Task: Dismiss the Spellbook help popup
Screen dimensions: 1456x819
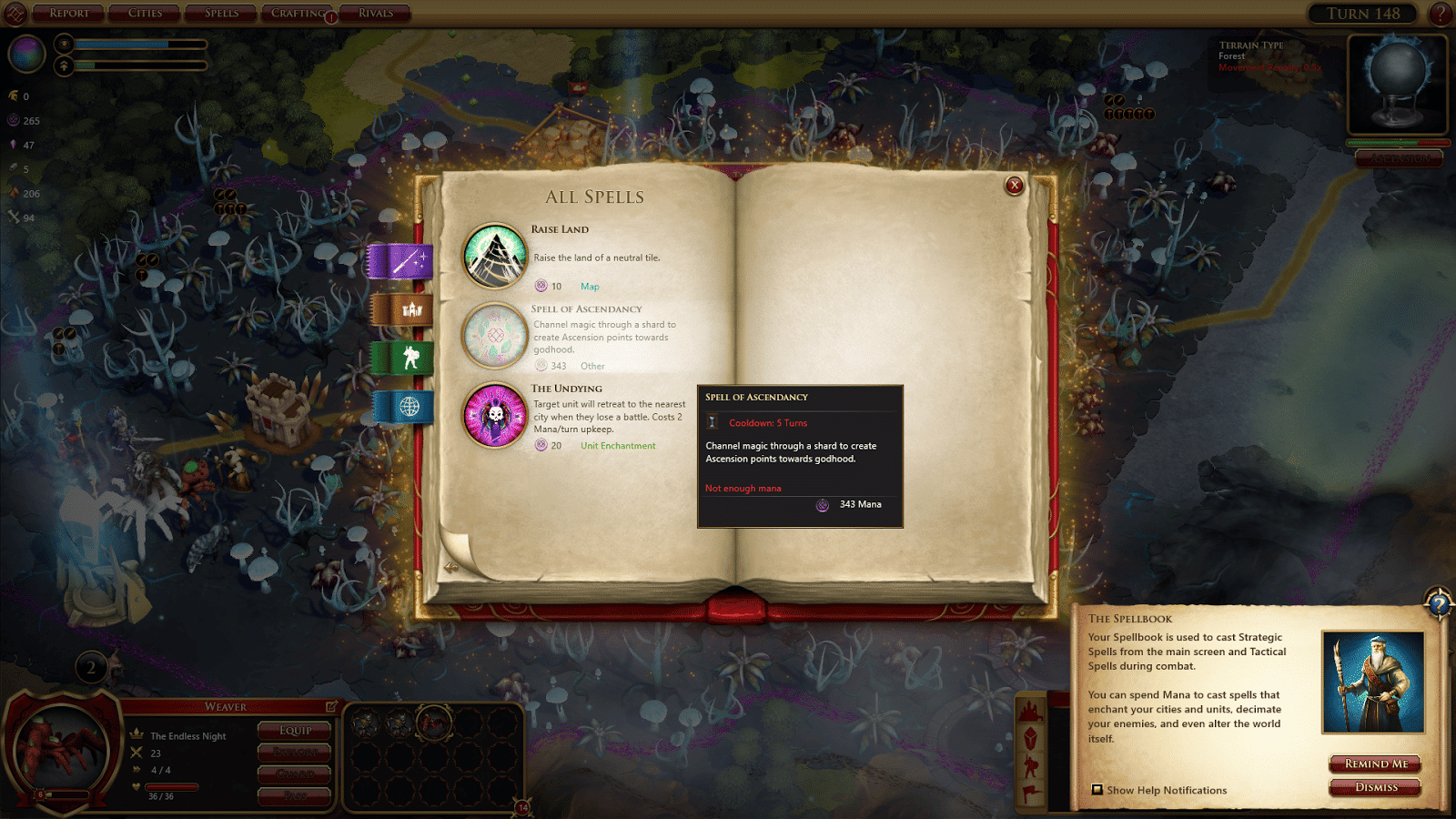Action: (x=1375, y=788)
